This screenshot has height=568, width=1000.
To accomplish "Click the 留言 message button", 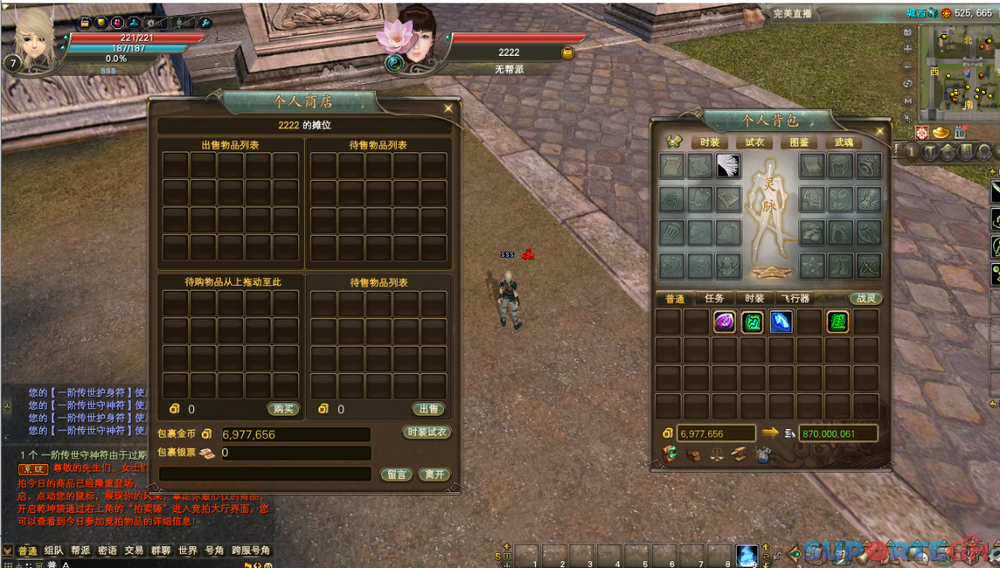I will pyautogui.click(x=395, y=474).
